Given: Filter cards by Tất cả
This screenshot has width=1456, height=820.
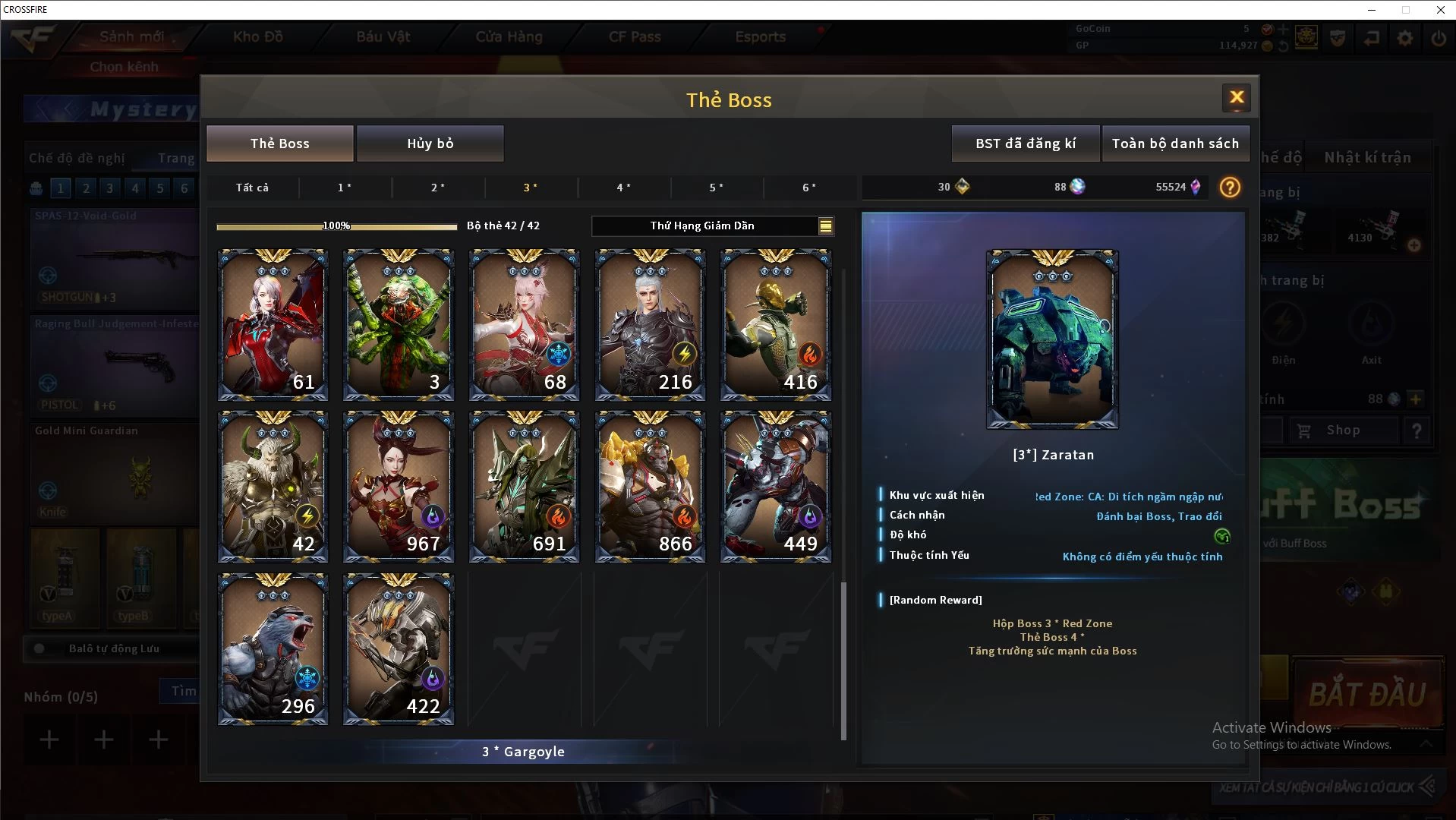Looking at the screenshot, I should [x=252, y=188].
